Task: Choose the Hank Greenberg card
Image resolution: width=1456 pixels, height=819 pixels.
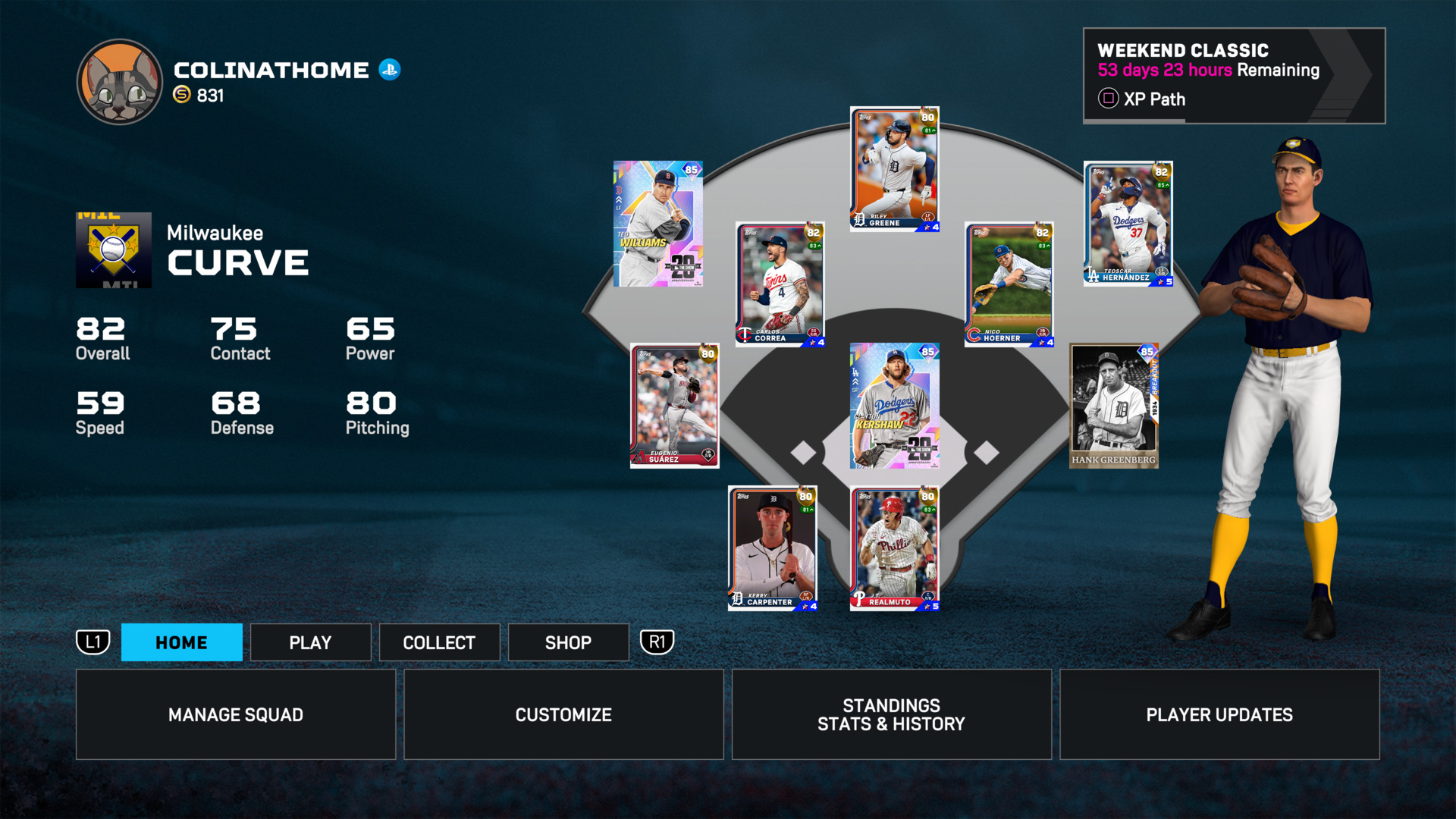Action: click(x=1114, y=406)
